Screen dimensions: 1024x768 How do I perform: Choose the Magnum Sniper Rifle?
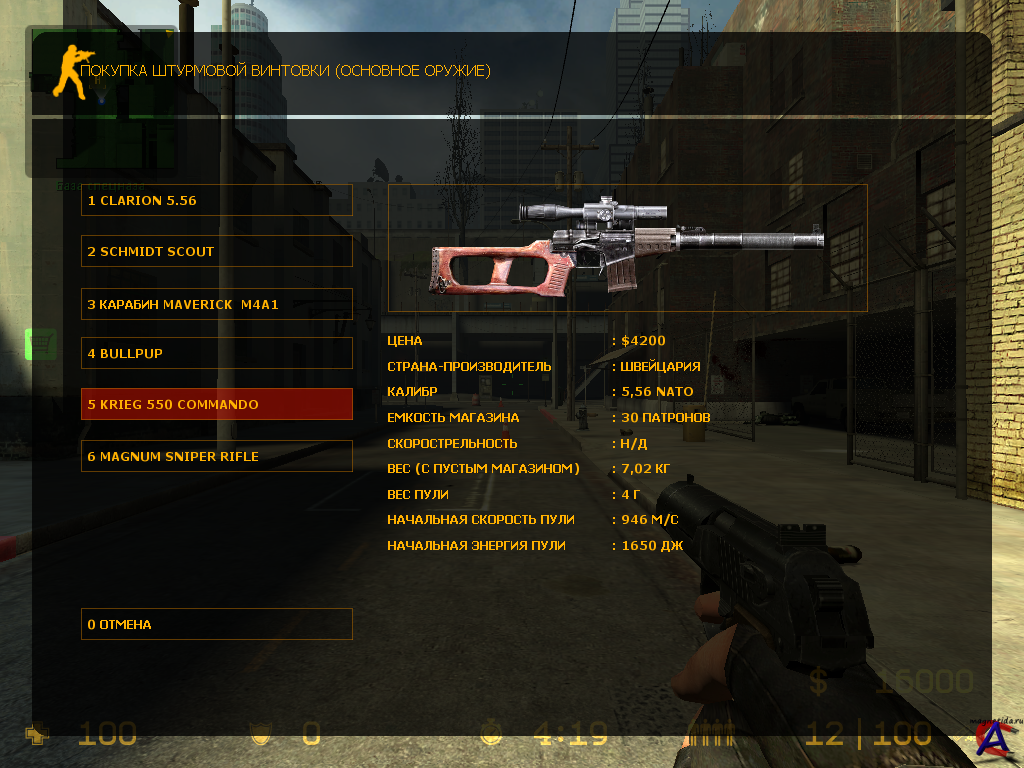click(x=216, y=456)
